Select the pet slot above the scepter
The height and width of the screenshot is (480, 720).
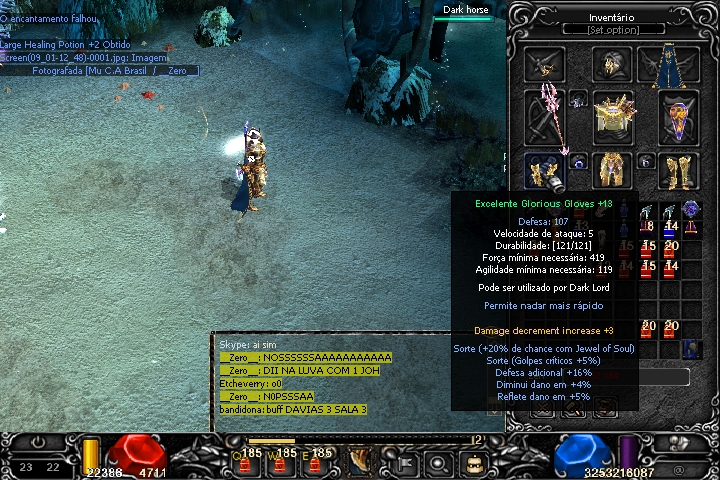544,65
